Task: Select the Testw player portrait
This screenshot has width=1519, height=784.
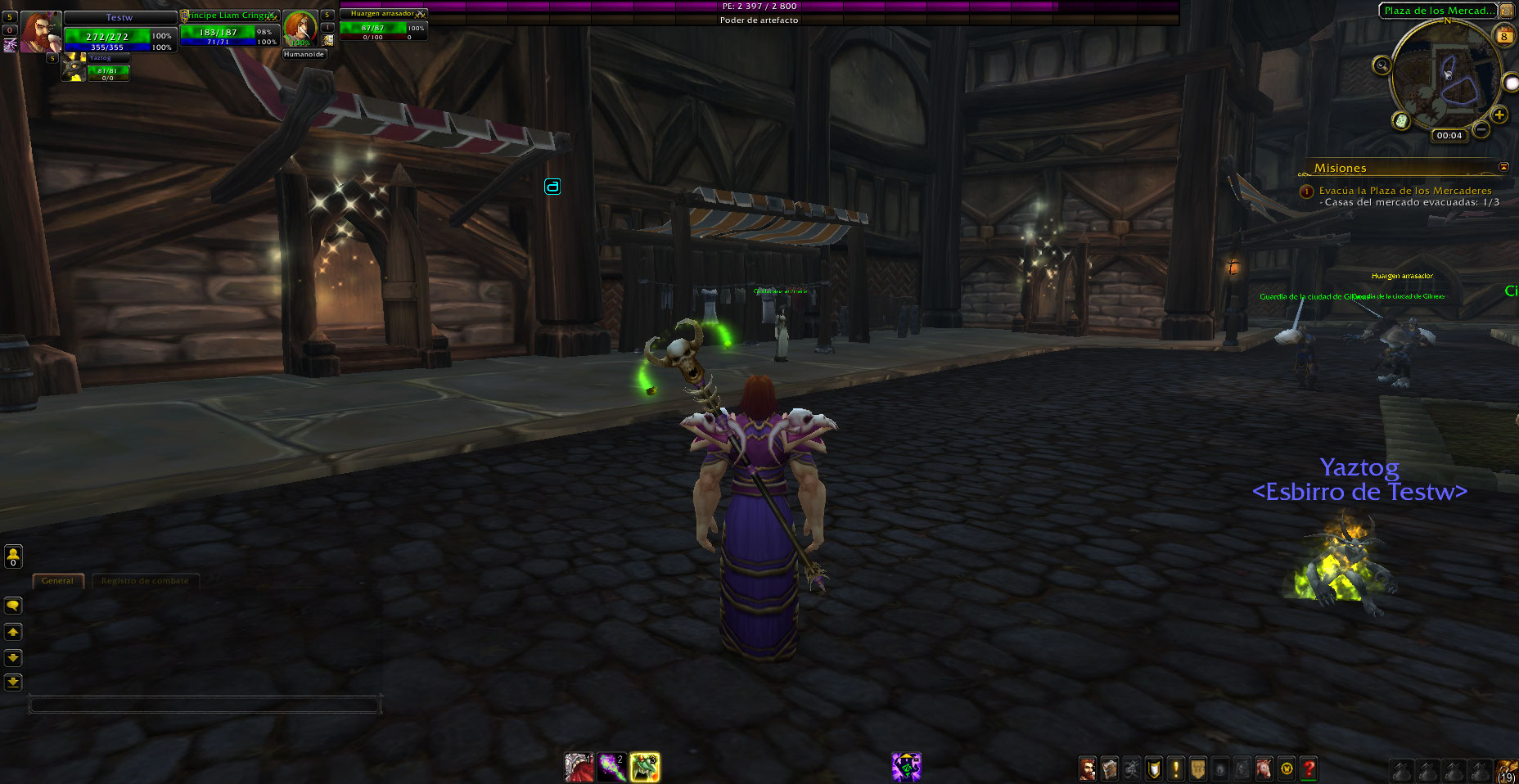Action: click(39, 32)
